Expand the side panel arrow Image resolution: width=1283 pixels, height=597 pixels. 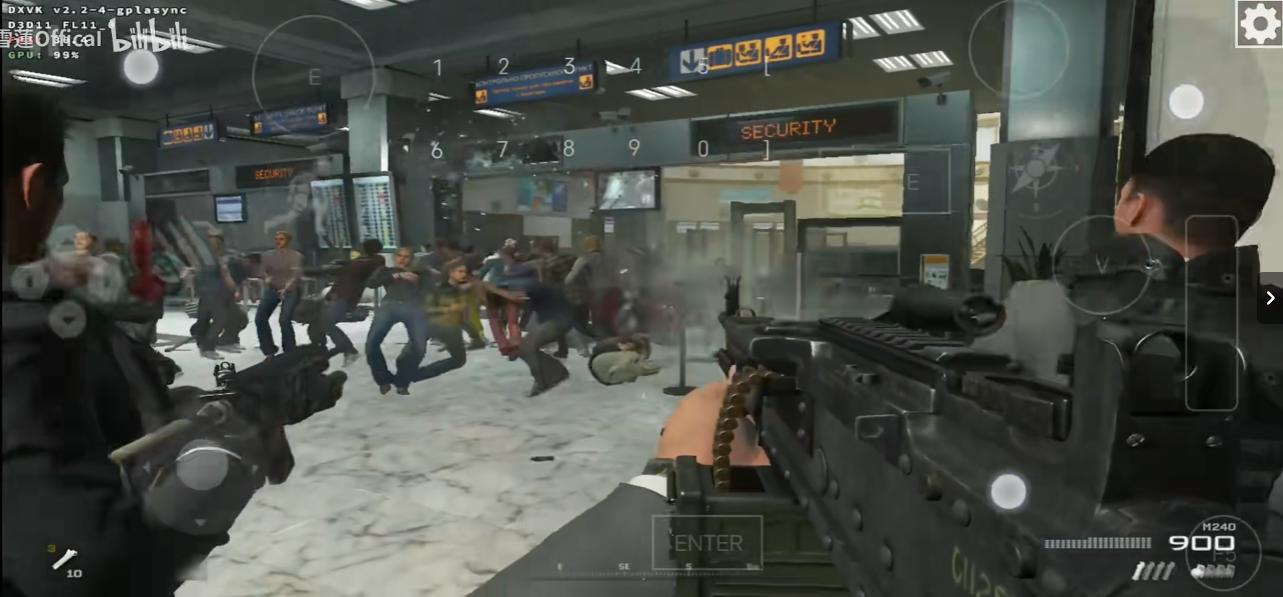tap(1270, 298)
